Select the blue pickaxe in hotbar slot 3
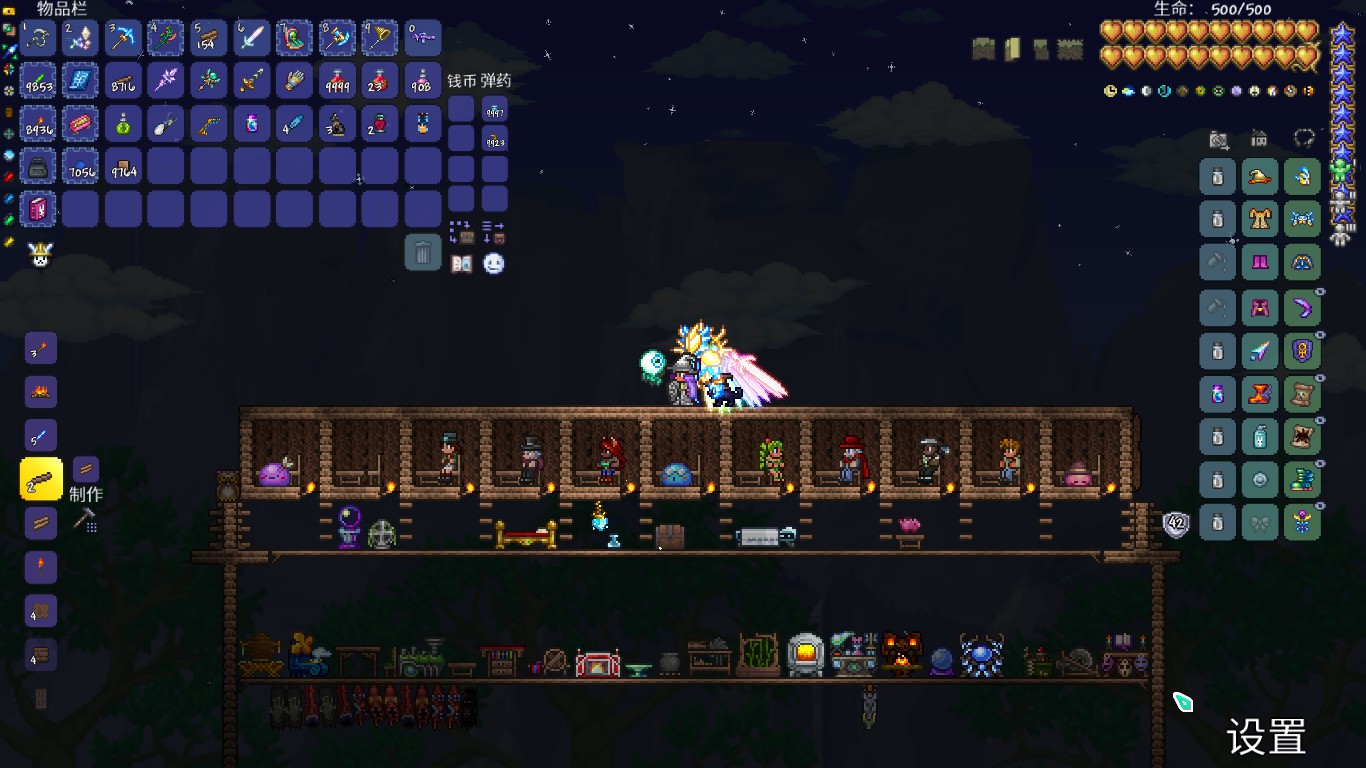Image resolution: width=1366 pixels, height=768 pixels. pos(123,38)
